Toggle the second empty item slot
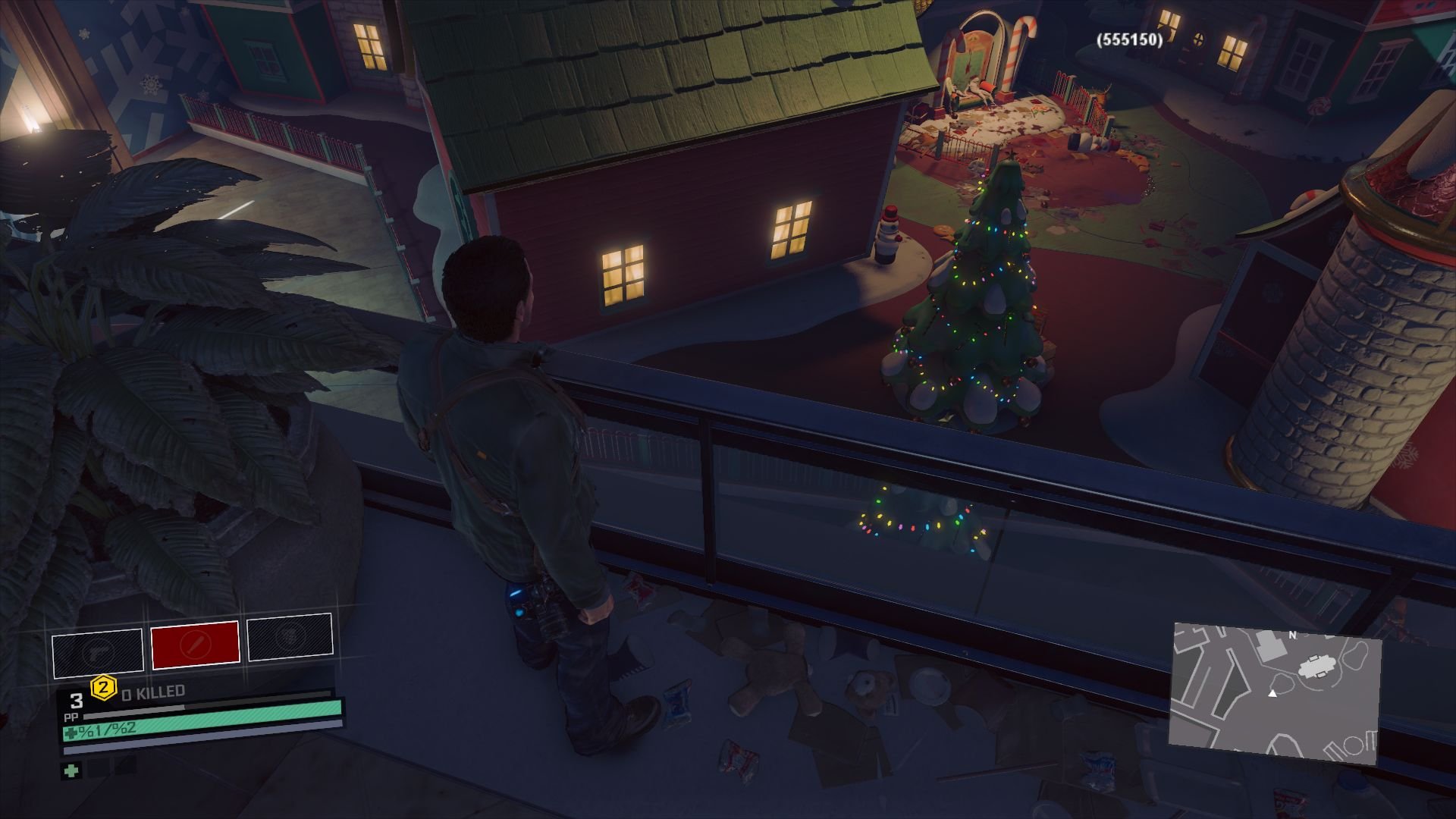The width and height of the screenshot is (1456, 819). 125,767
